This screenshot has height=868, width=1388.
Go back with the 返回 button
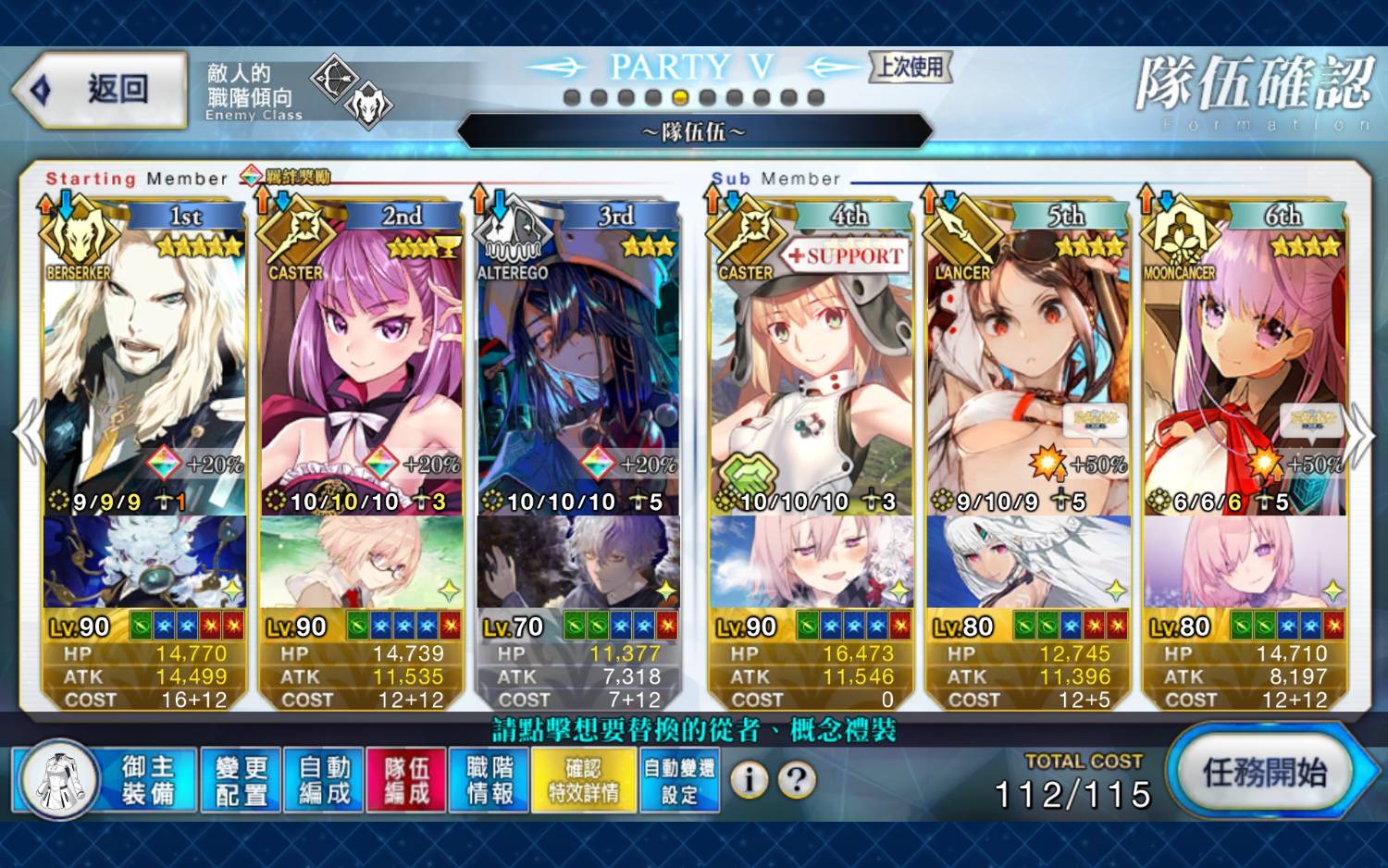click(100, 90)
